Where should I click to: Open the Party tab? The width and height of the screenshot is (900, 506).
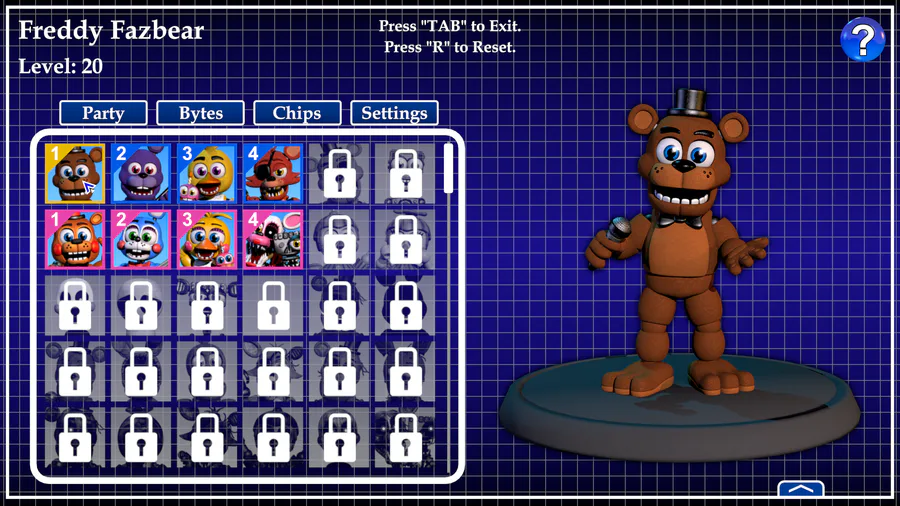click(103, 113)
